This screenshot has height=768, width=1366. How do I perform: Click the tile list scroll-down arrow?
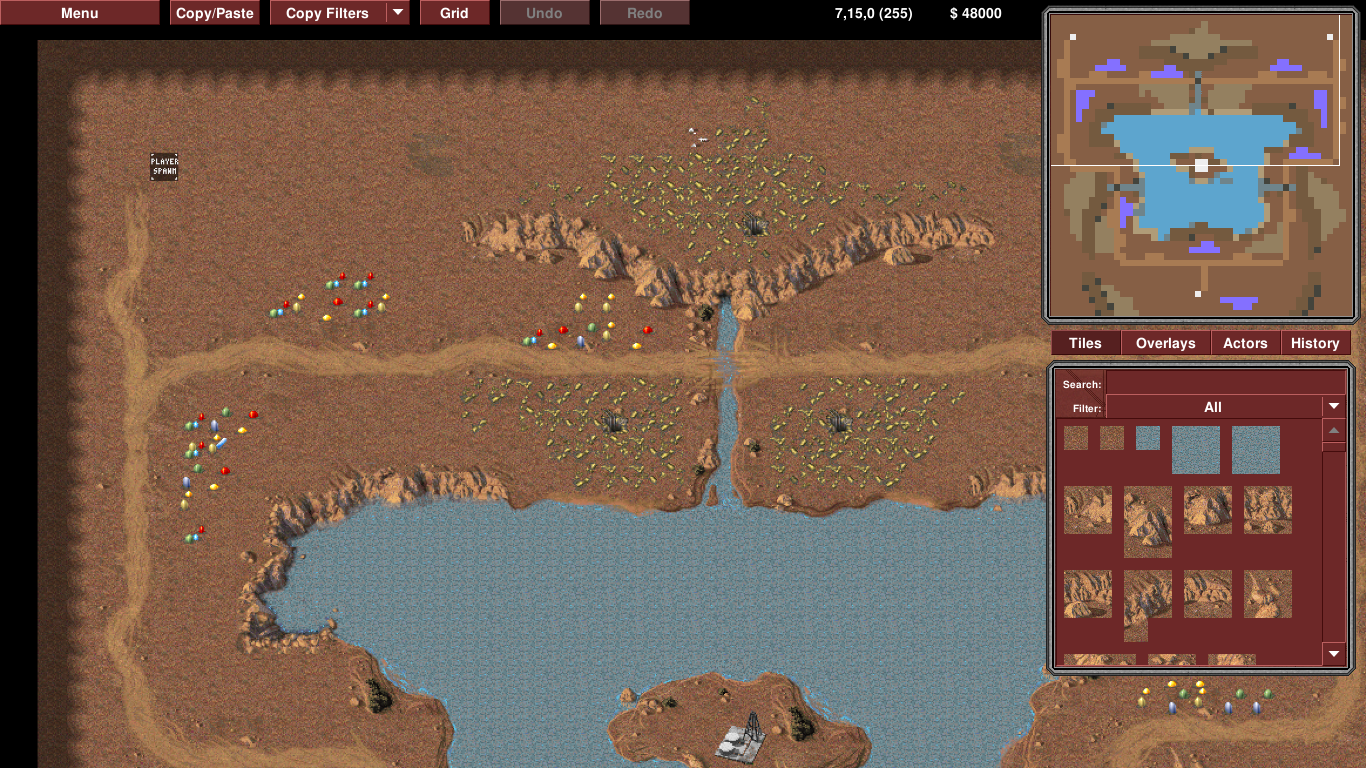pyautogui.click(x=1334, y=654)
